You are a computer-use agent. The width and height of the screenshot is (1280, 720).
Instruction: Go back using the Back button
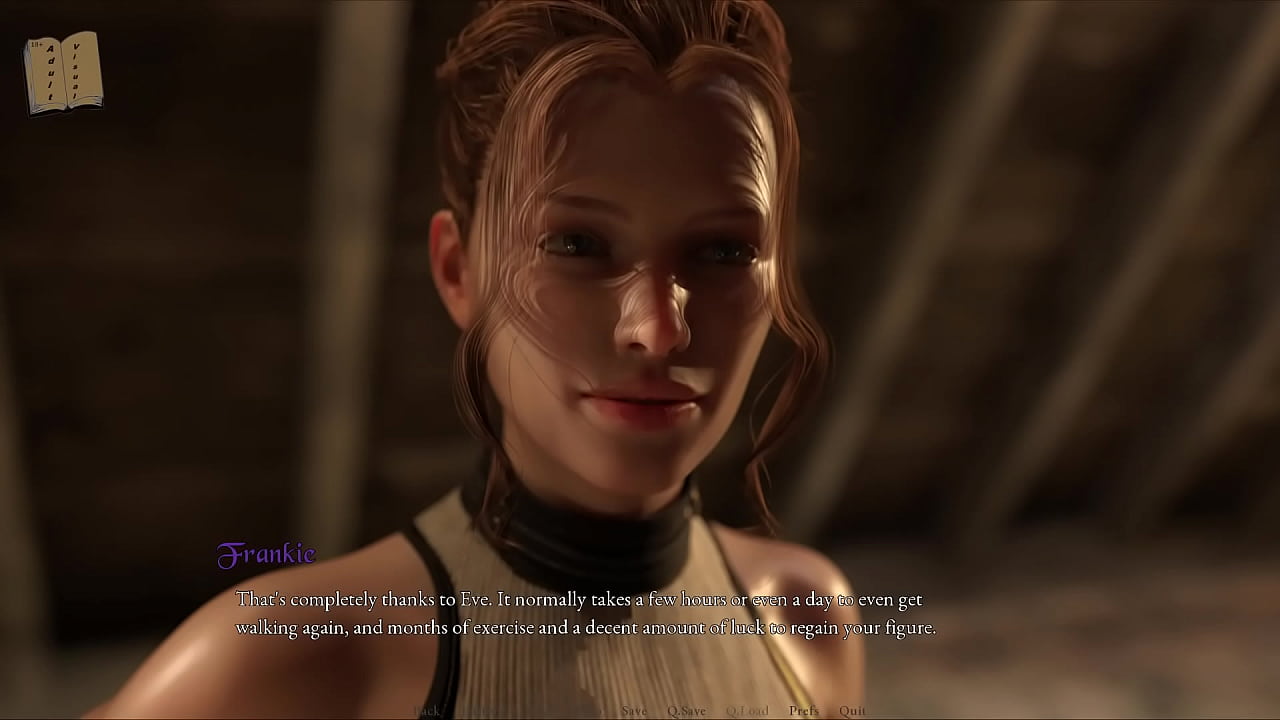tap(427, 711)
